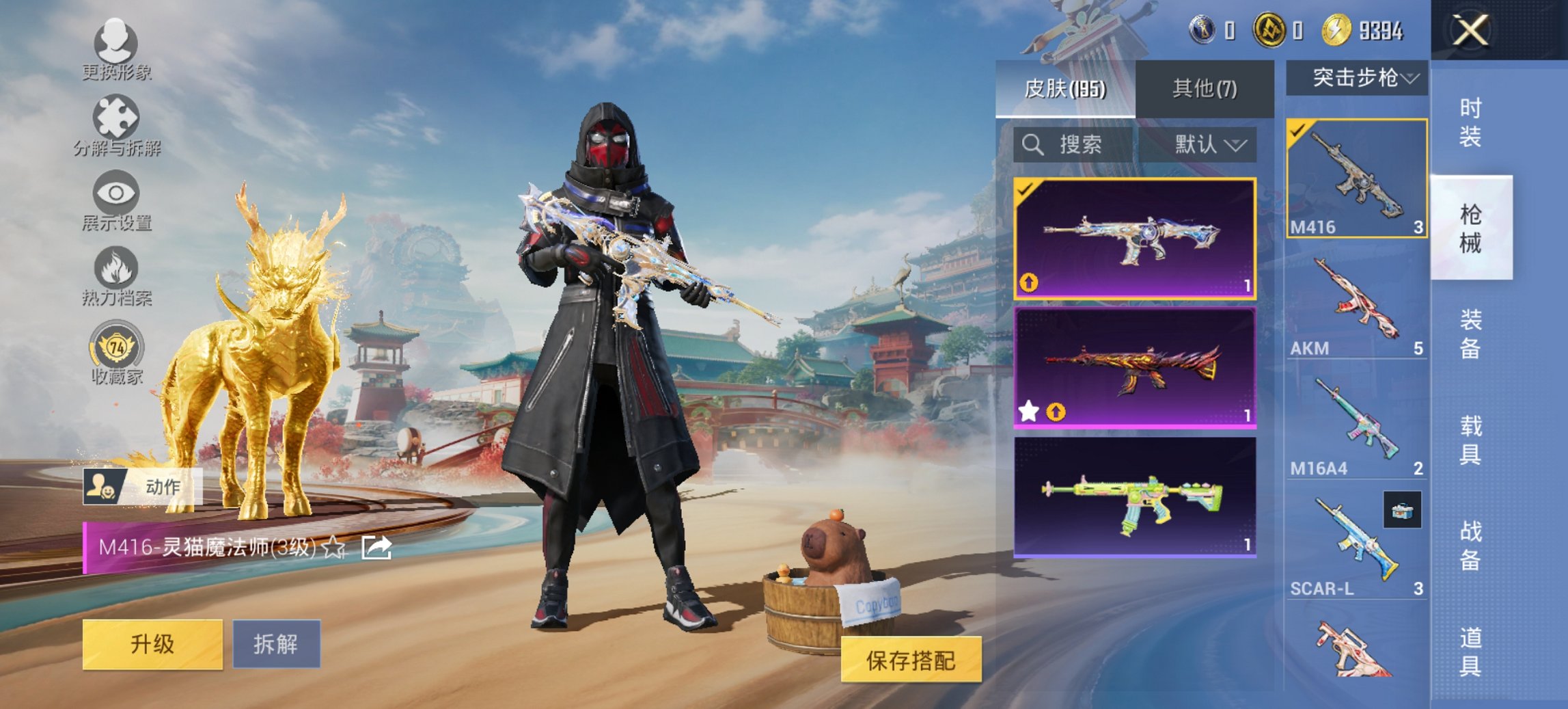
Task: Collapse the 其他(7) tab panel
Action: (1203, 89)
